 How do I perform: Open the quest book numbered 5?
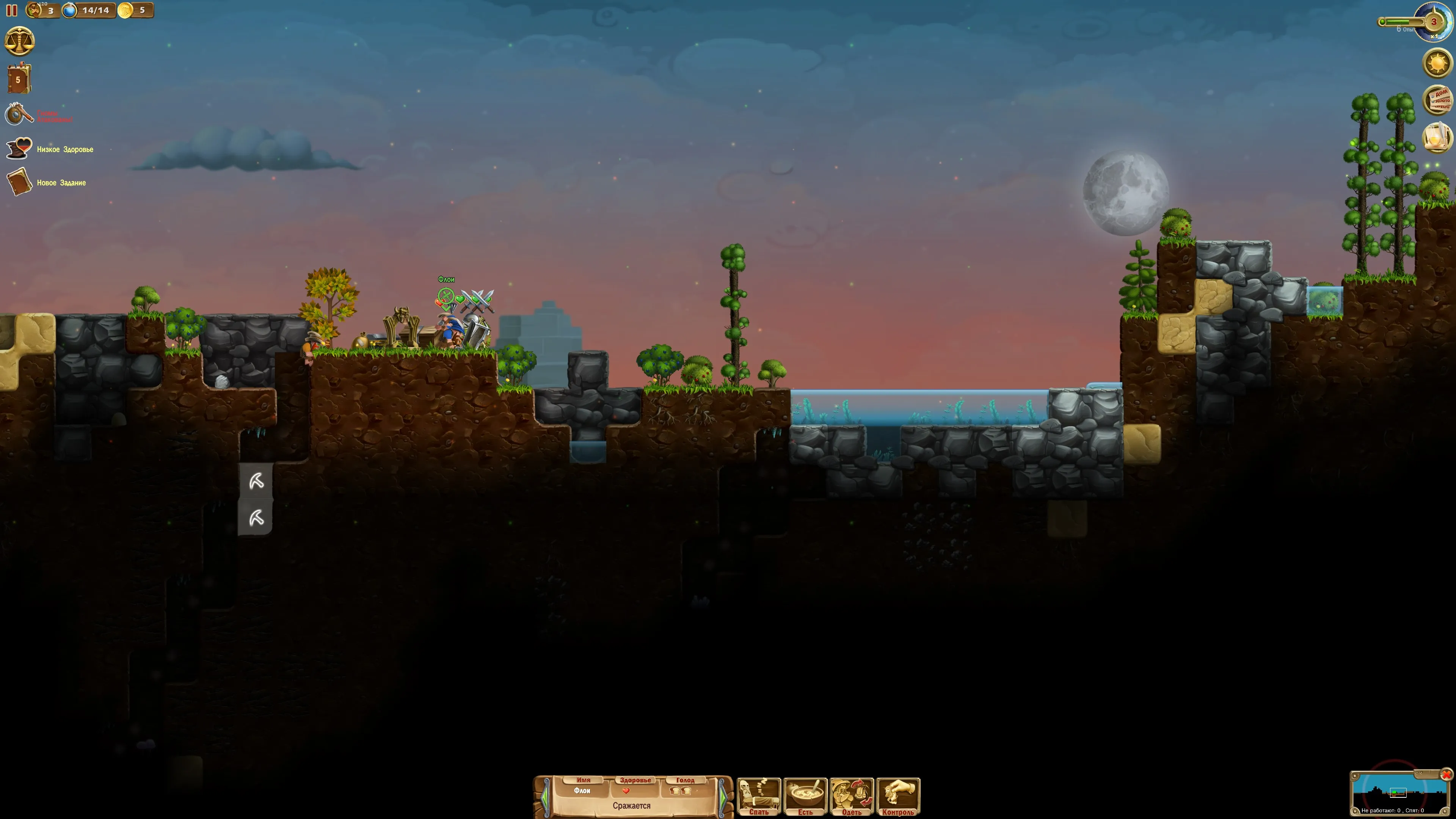tap(19, 78)
